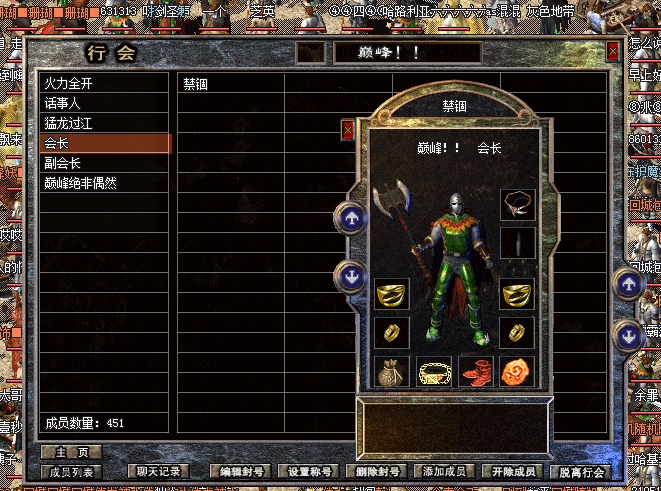Select the necklace equipment slot
Image resolution: width=661 pixels, height=491 pixels.
(x=518, y=204)
